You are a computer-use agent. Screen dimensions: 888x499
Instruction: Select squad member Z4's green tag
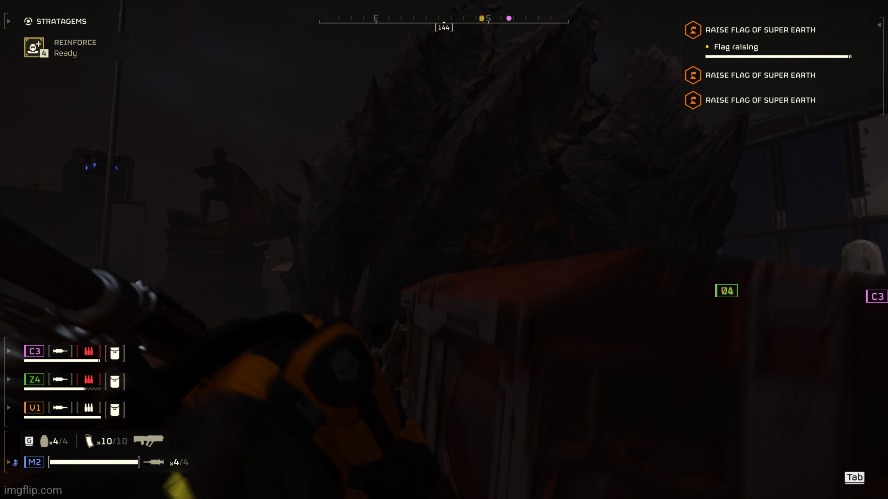(x=34, y=379)
